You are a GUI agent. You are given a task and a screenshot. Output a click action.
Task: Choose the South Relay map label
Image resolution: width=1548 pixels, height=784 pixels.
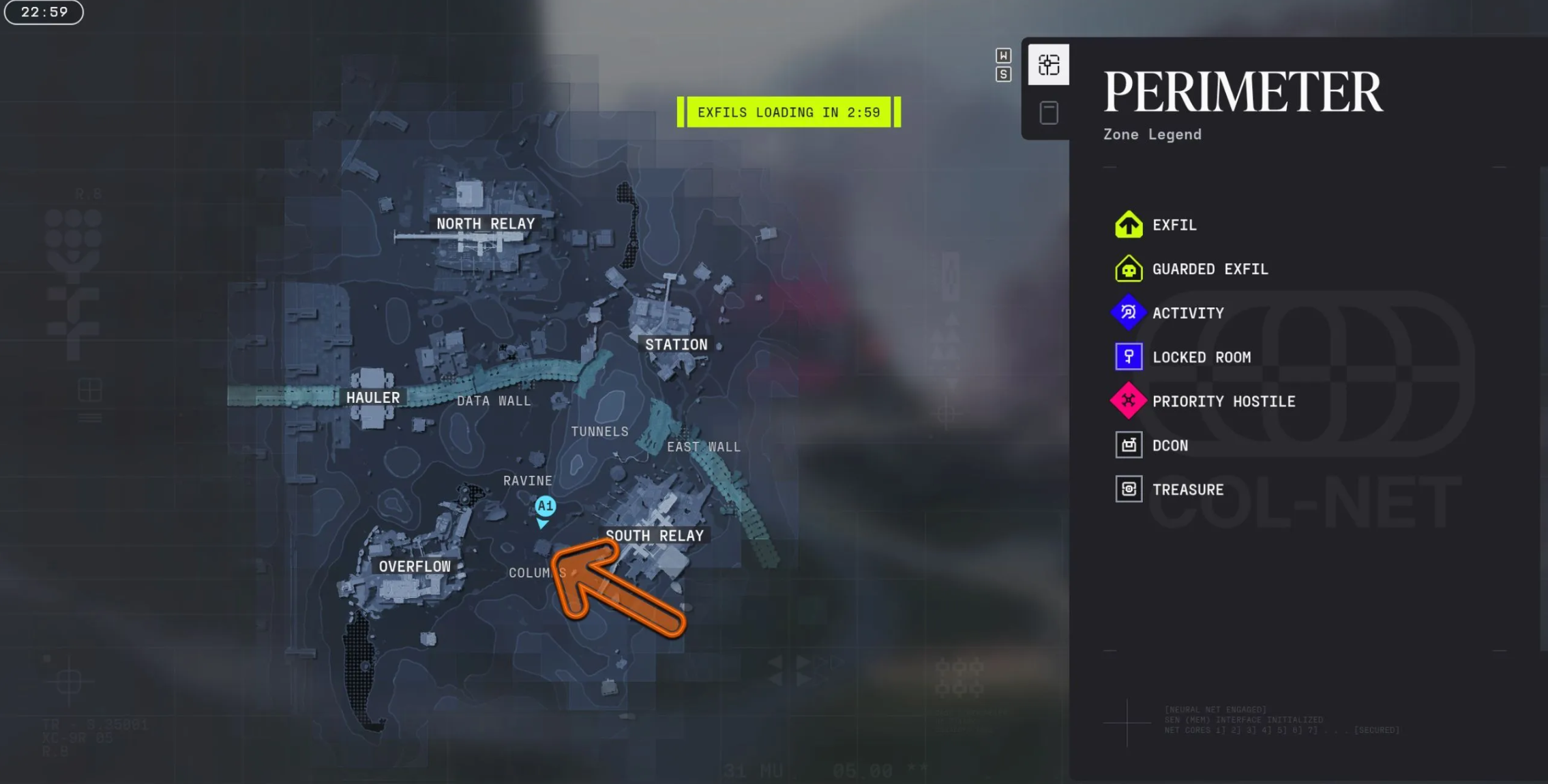point(655,536)
